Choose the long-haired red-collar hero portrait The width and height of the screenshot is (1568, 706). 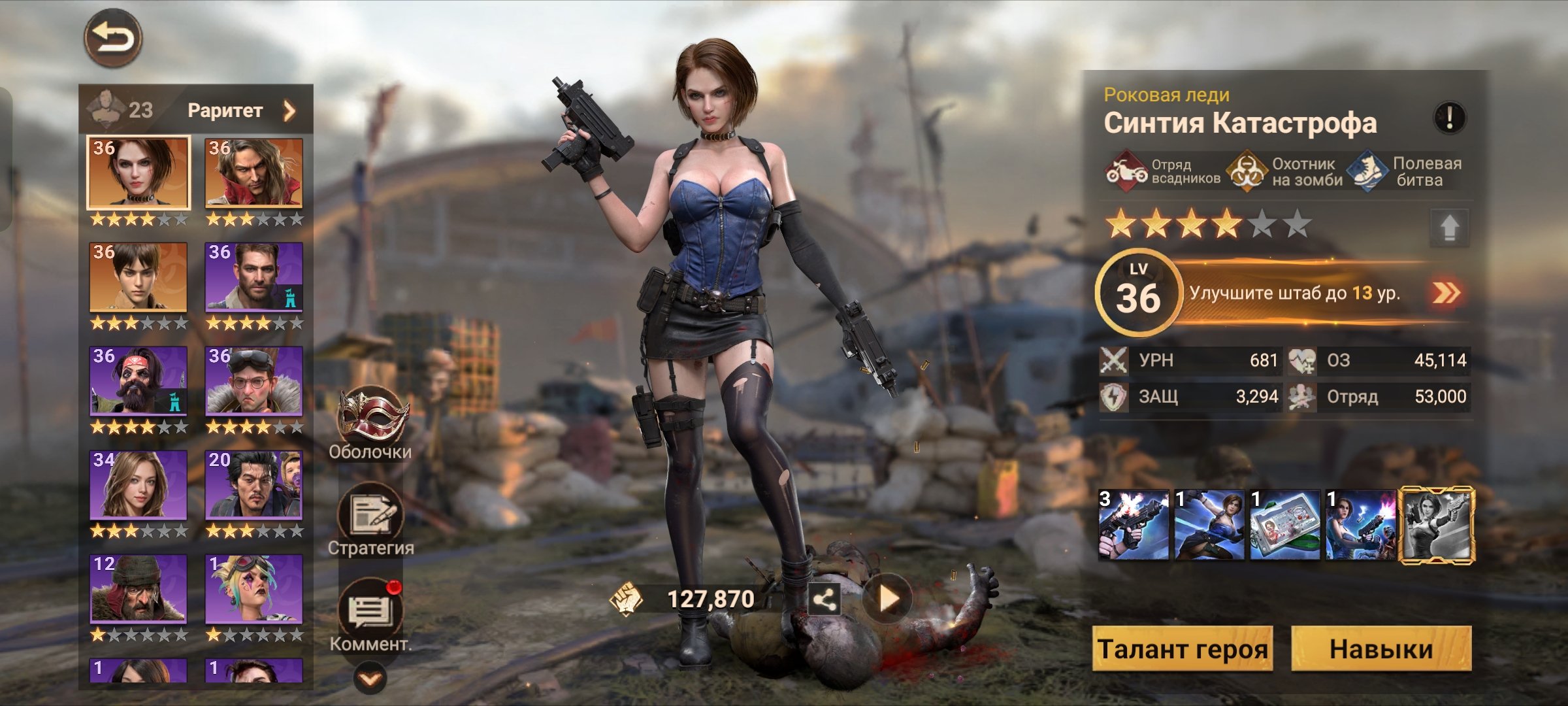tap(254, 173)
